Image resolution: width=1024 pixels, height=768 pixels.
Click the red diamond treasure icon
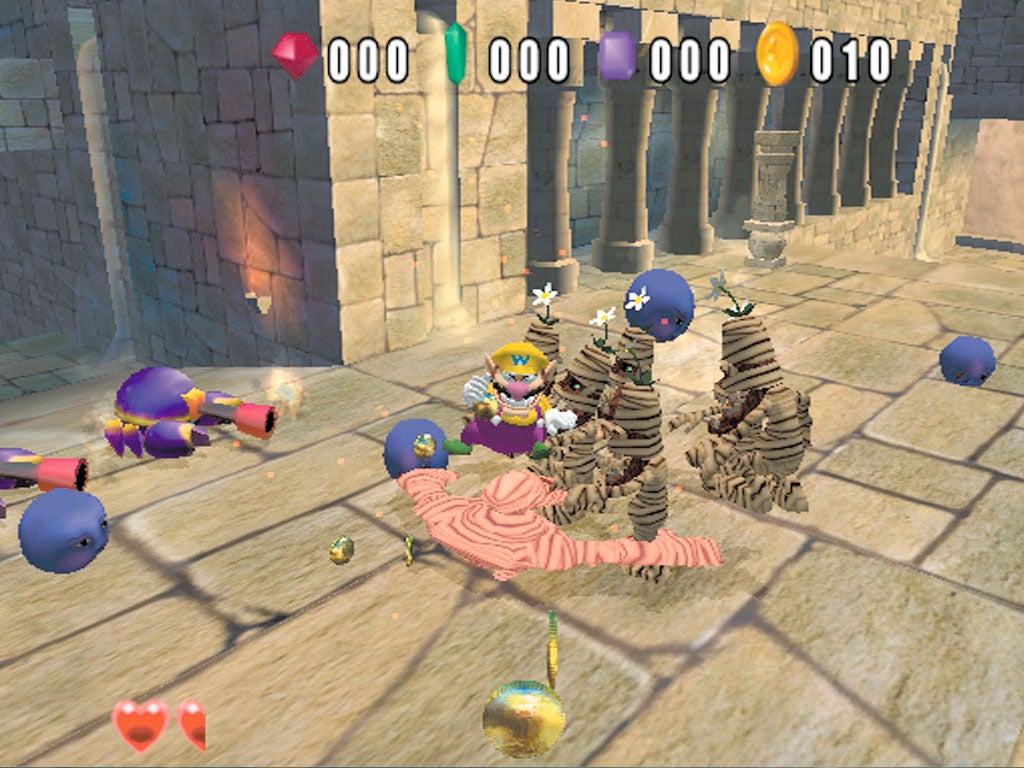coord(294,56)
